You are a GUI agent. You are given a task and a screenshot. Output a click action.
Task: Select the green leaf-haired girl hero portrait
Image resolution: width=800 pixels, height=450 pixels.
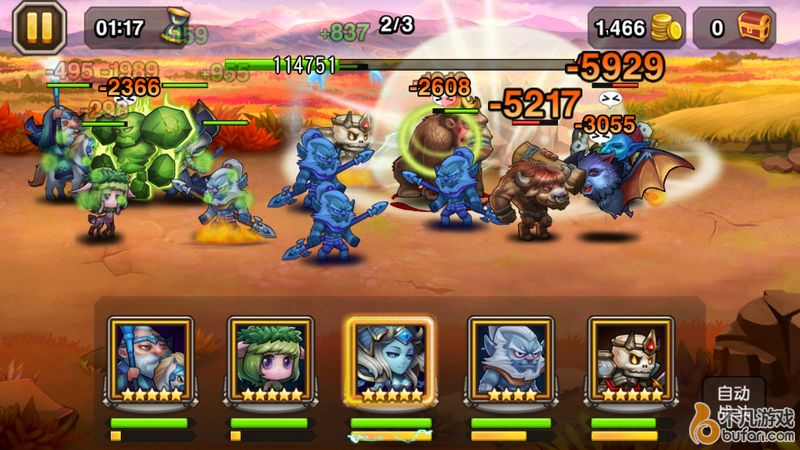tap(269, 360)
